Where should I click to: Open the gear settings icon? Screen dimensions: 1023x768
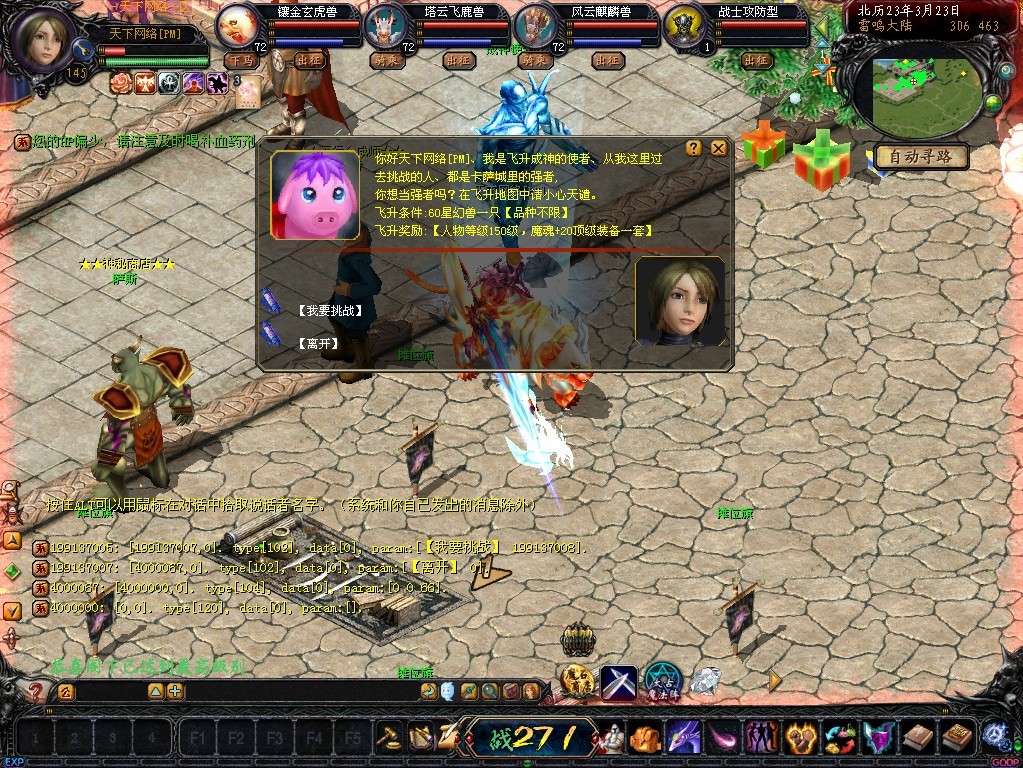[995, 736]
